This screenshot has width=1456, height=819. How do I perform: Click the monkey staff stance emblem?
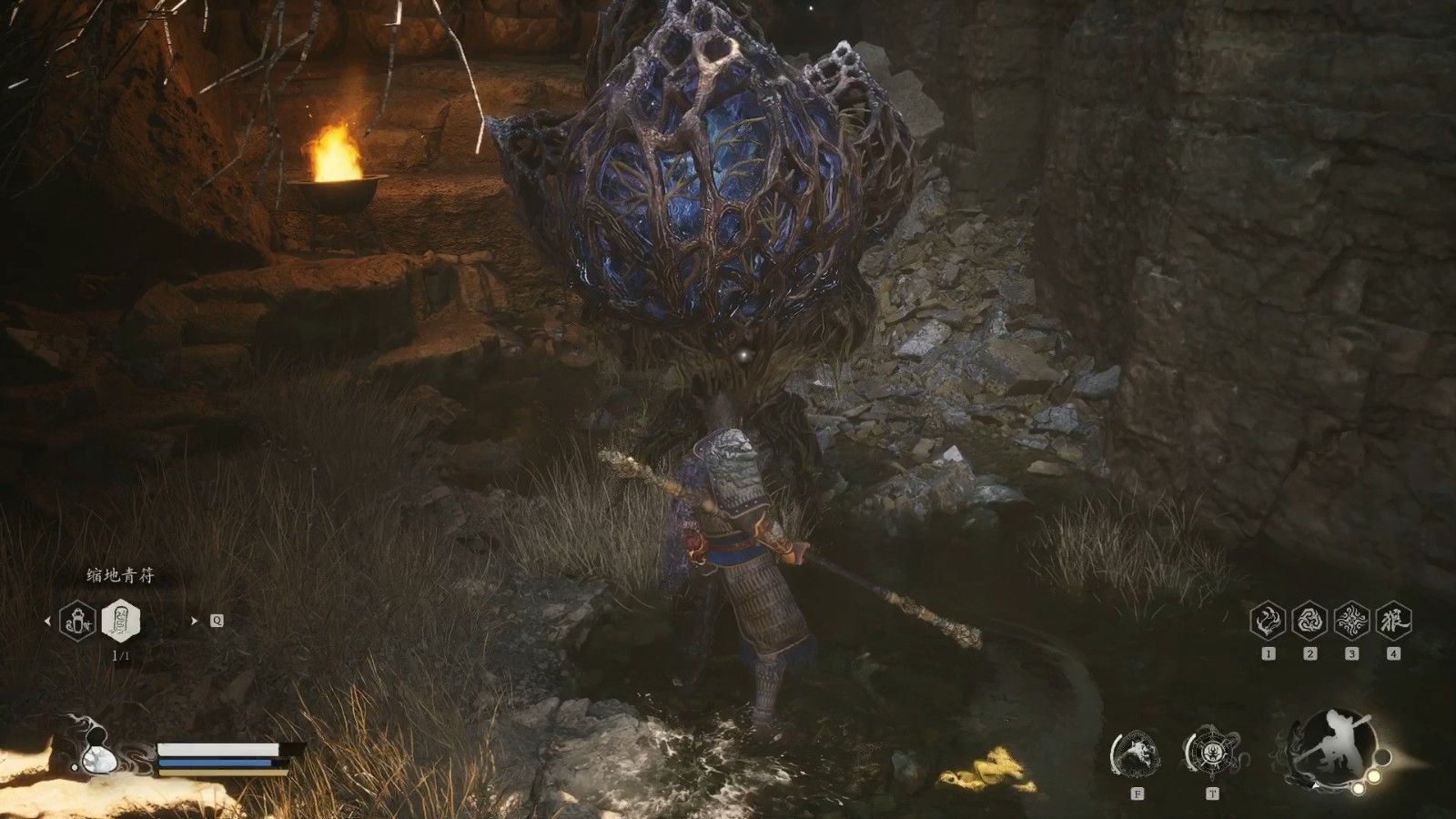(x=1335, y=746)
